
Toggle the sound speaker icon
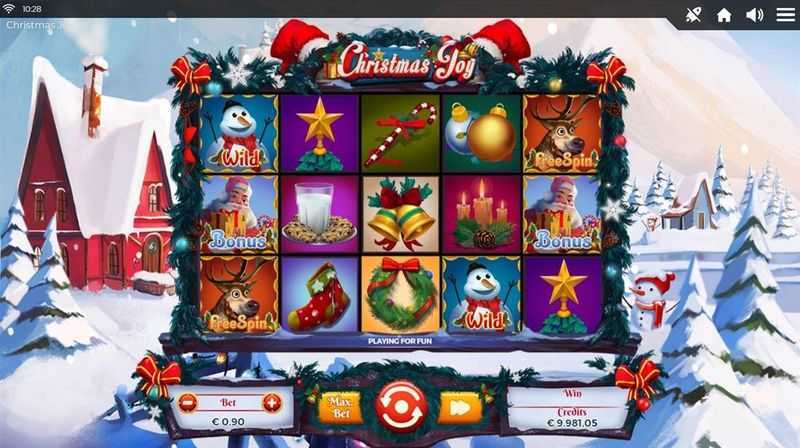[754, 15]
